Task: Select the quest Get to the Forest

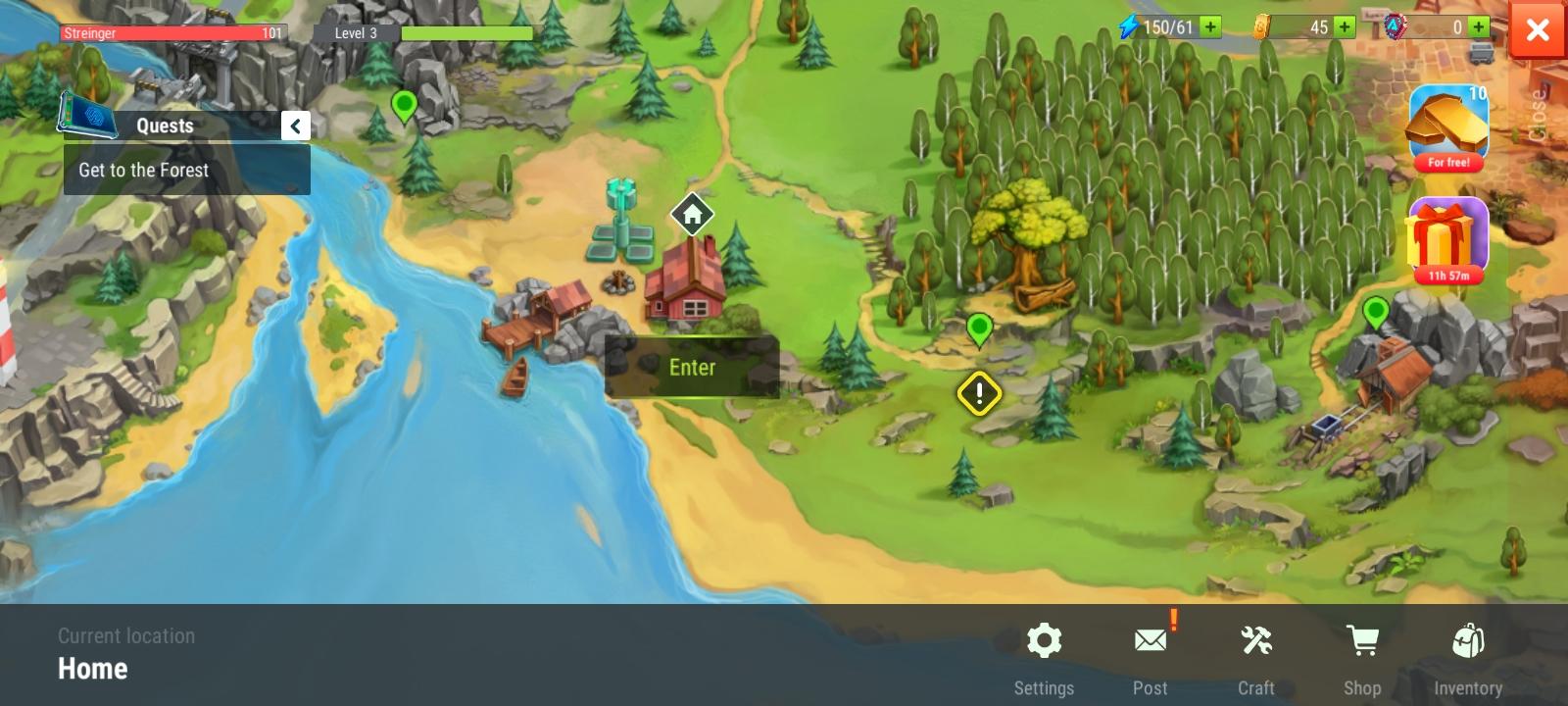Action: 144,170
